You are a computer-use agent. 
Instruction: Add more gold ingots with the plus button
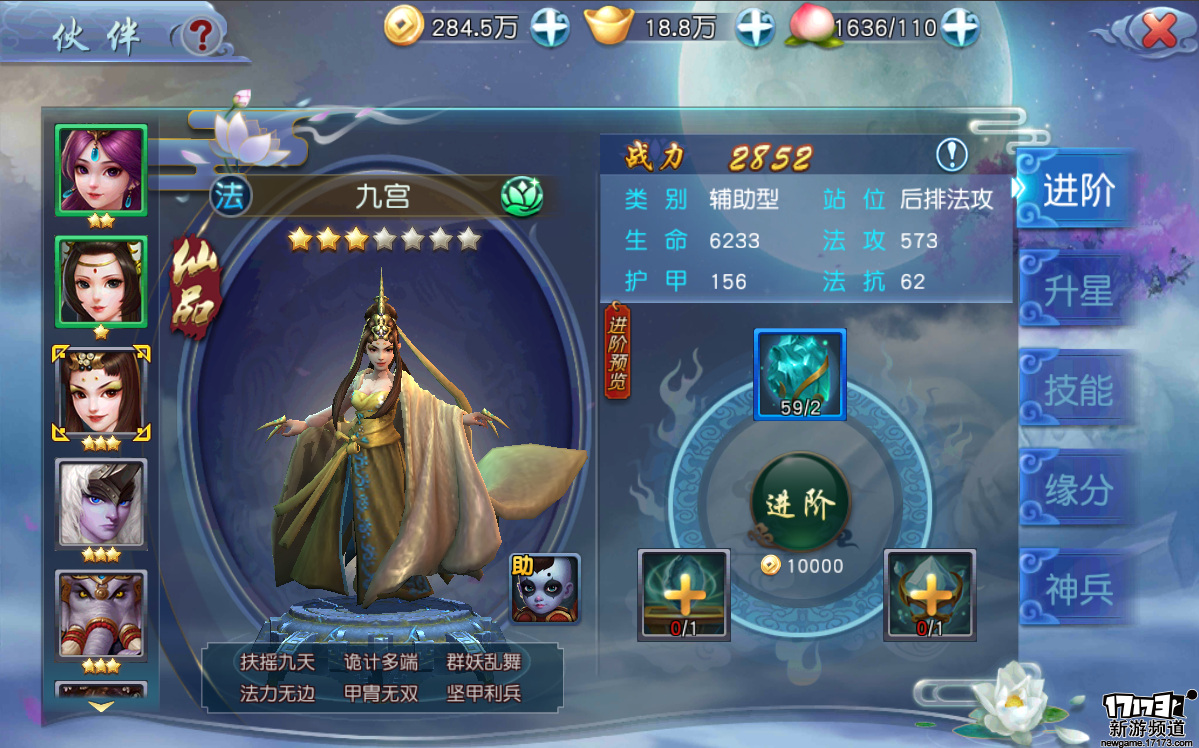tap(755, 27)
